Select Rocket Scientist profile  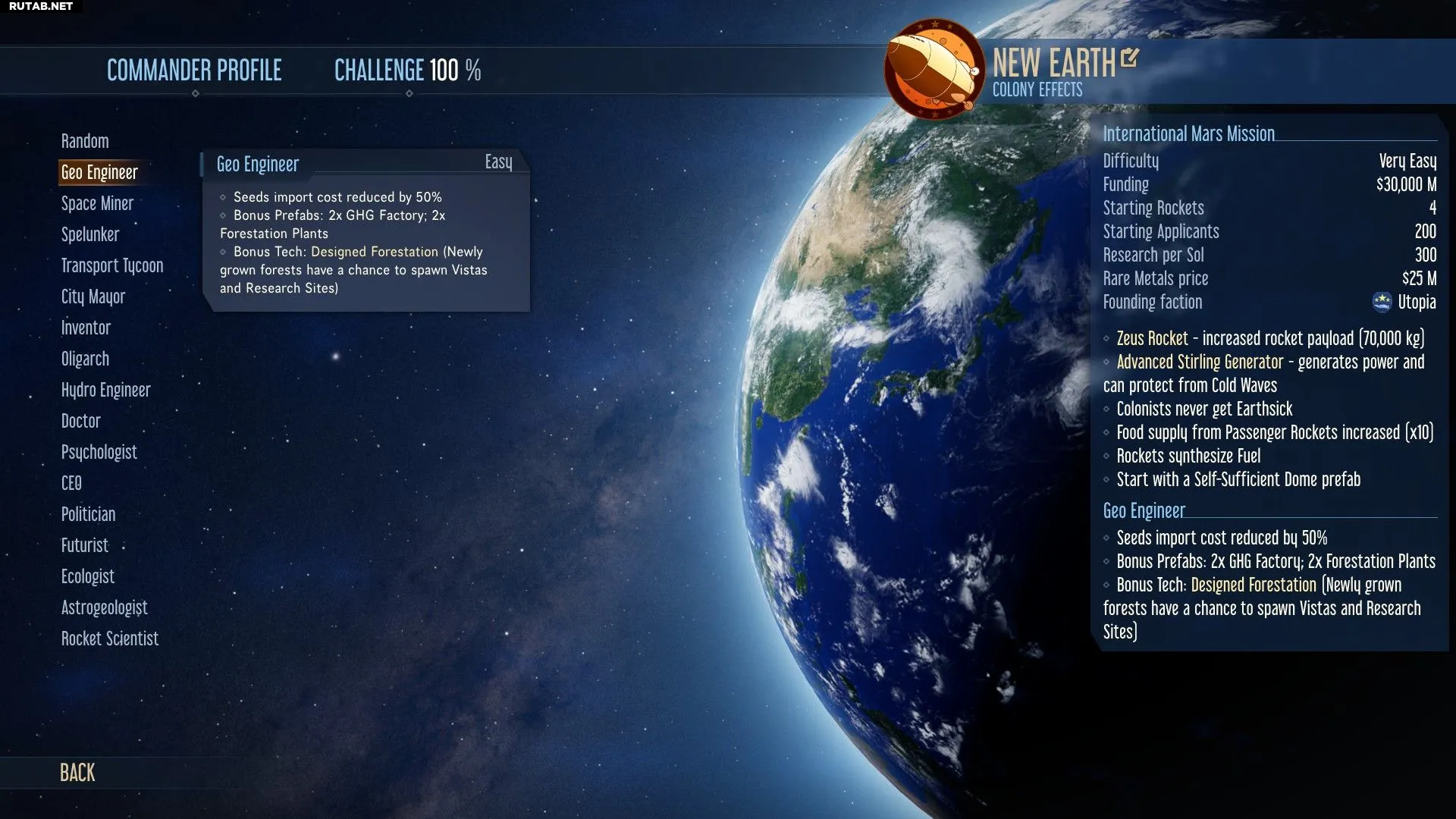pyautogui.click(x=110, y=639)
